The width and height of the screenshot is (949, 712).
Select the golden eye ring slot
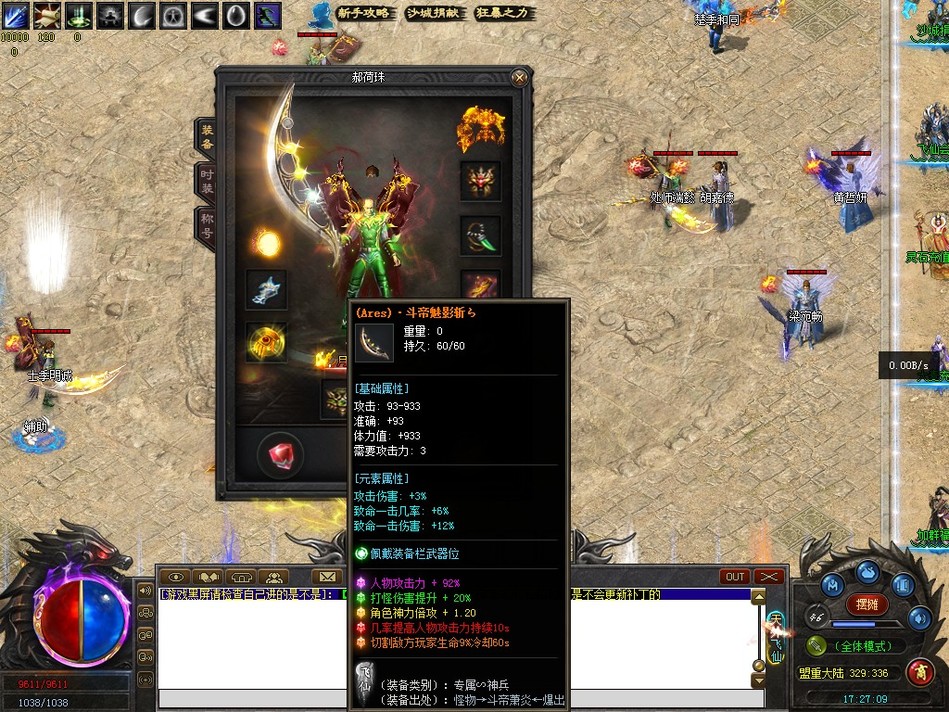[266, 342]
